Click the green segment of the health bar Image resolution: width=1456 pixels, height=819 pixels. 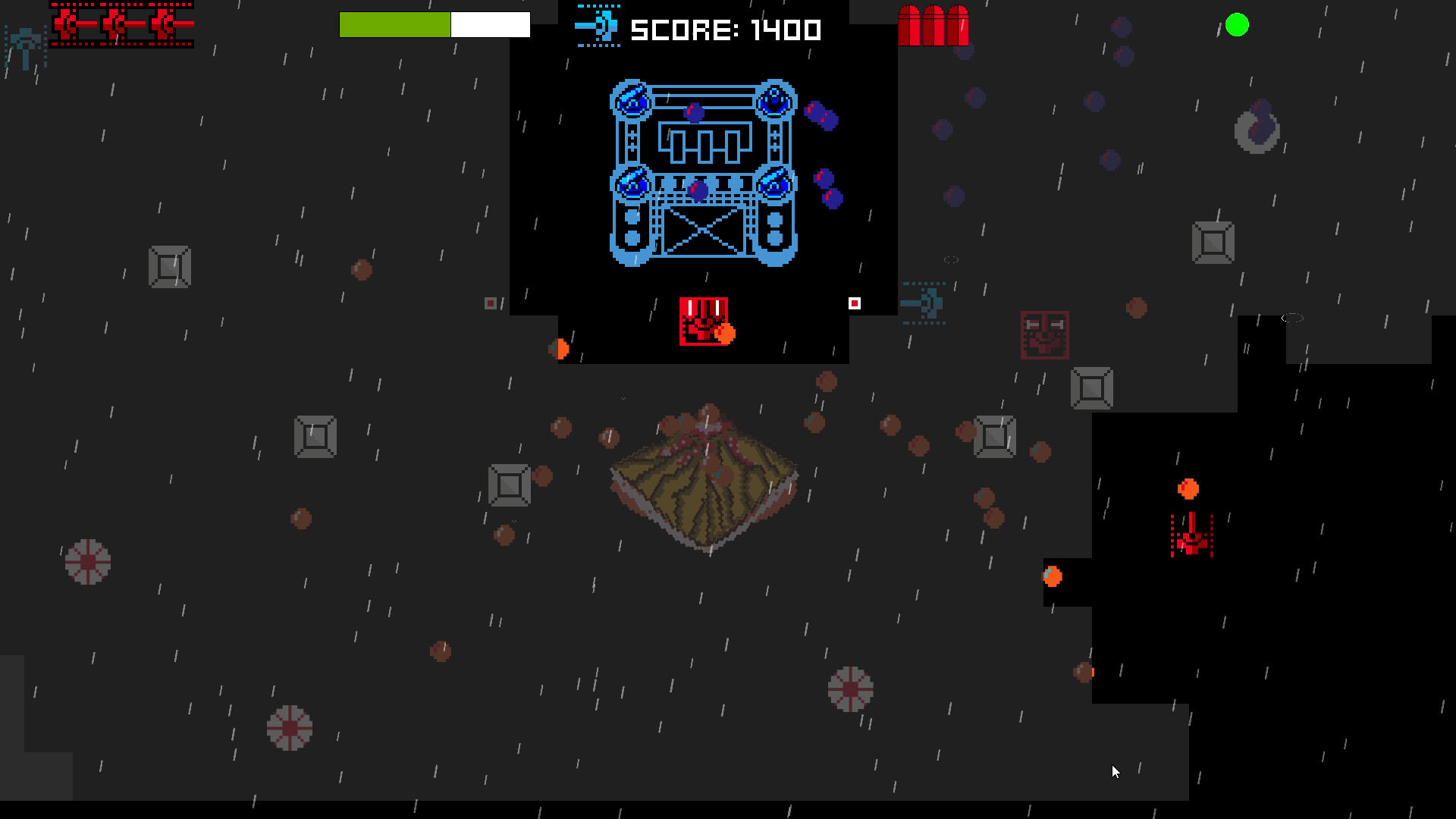point(394,25)
